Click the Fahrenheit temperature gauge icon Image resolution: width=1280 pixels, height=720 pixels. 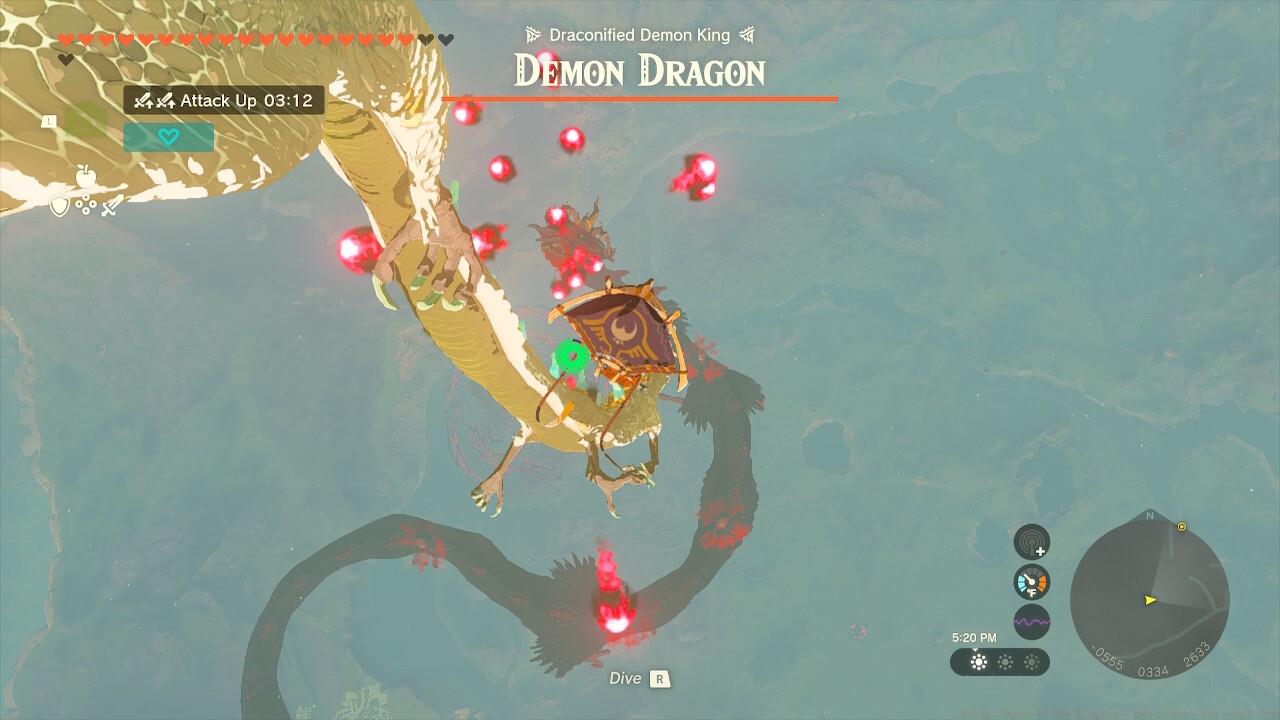[x=1031, y=581]
